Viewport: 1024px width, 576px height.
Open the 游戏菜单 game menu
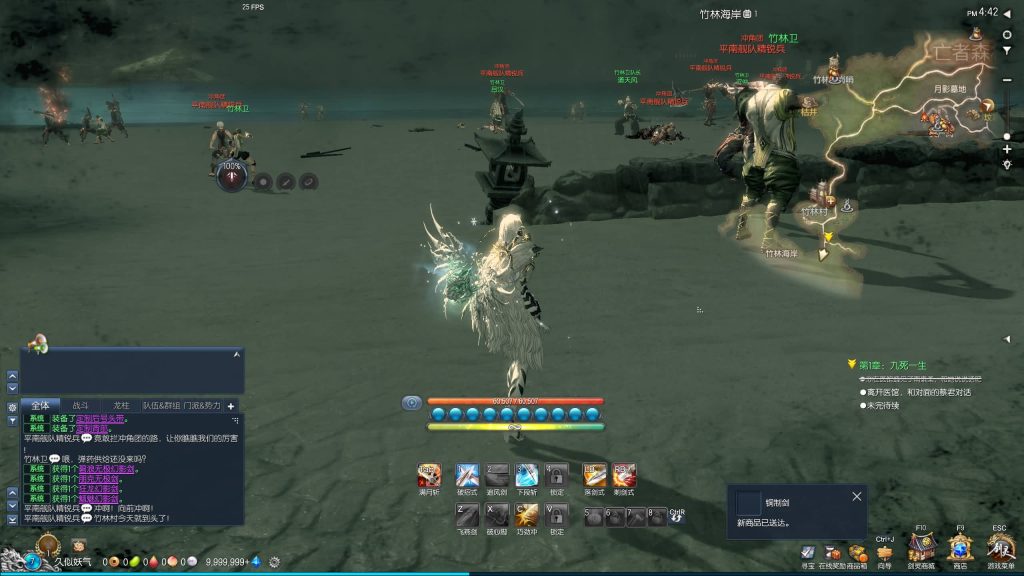tap(1000, 548)
